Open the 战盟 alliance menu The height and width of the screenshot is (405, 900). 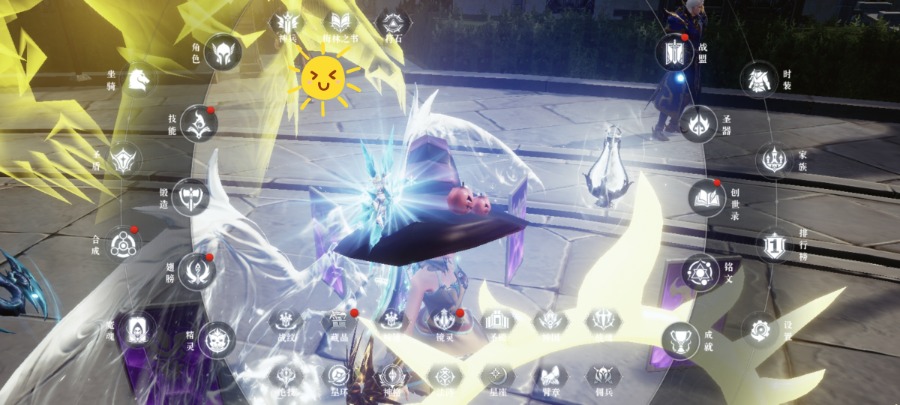click(x=674, y=52)
